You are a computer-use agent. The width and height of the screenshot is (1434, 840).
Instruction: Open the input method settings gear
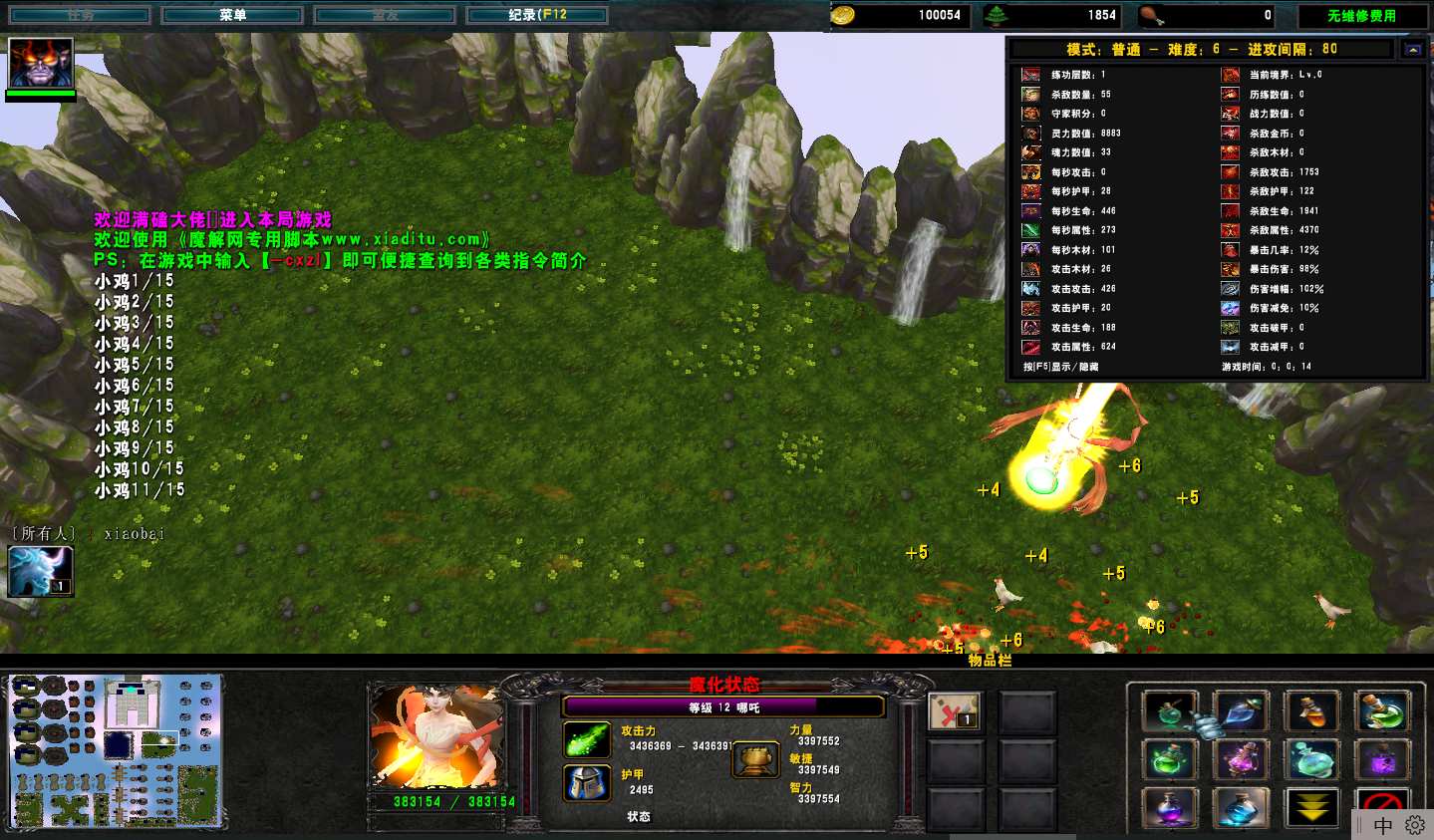[x=1415, y=825]
